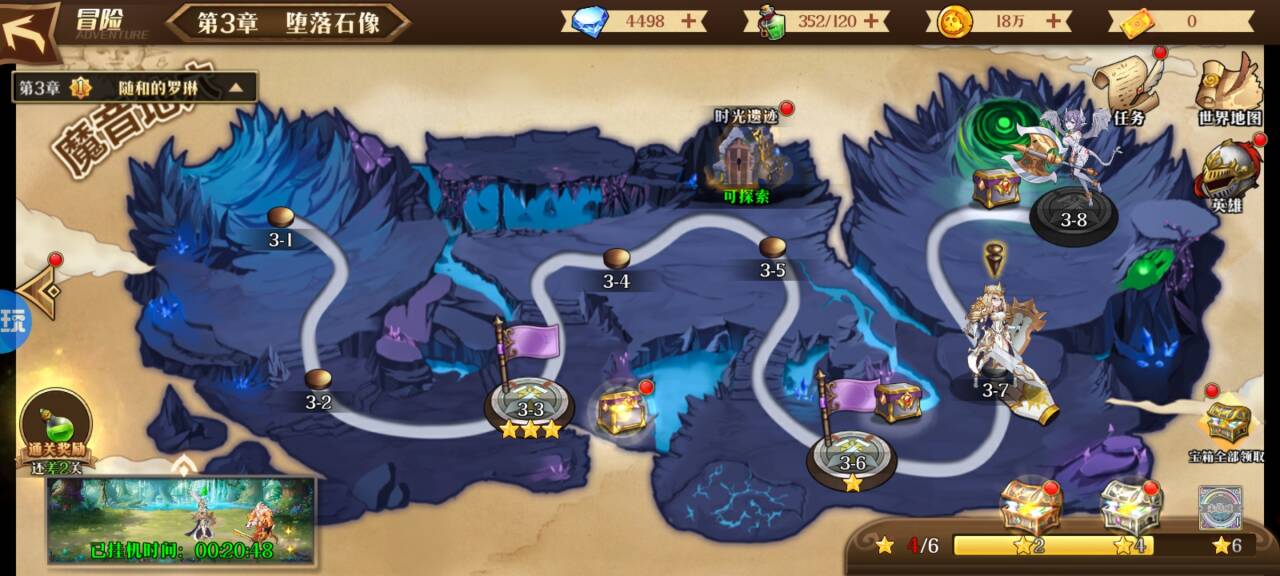
Task: Enter stage 3-3 with three stars
Action: (x=529, y=407)
